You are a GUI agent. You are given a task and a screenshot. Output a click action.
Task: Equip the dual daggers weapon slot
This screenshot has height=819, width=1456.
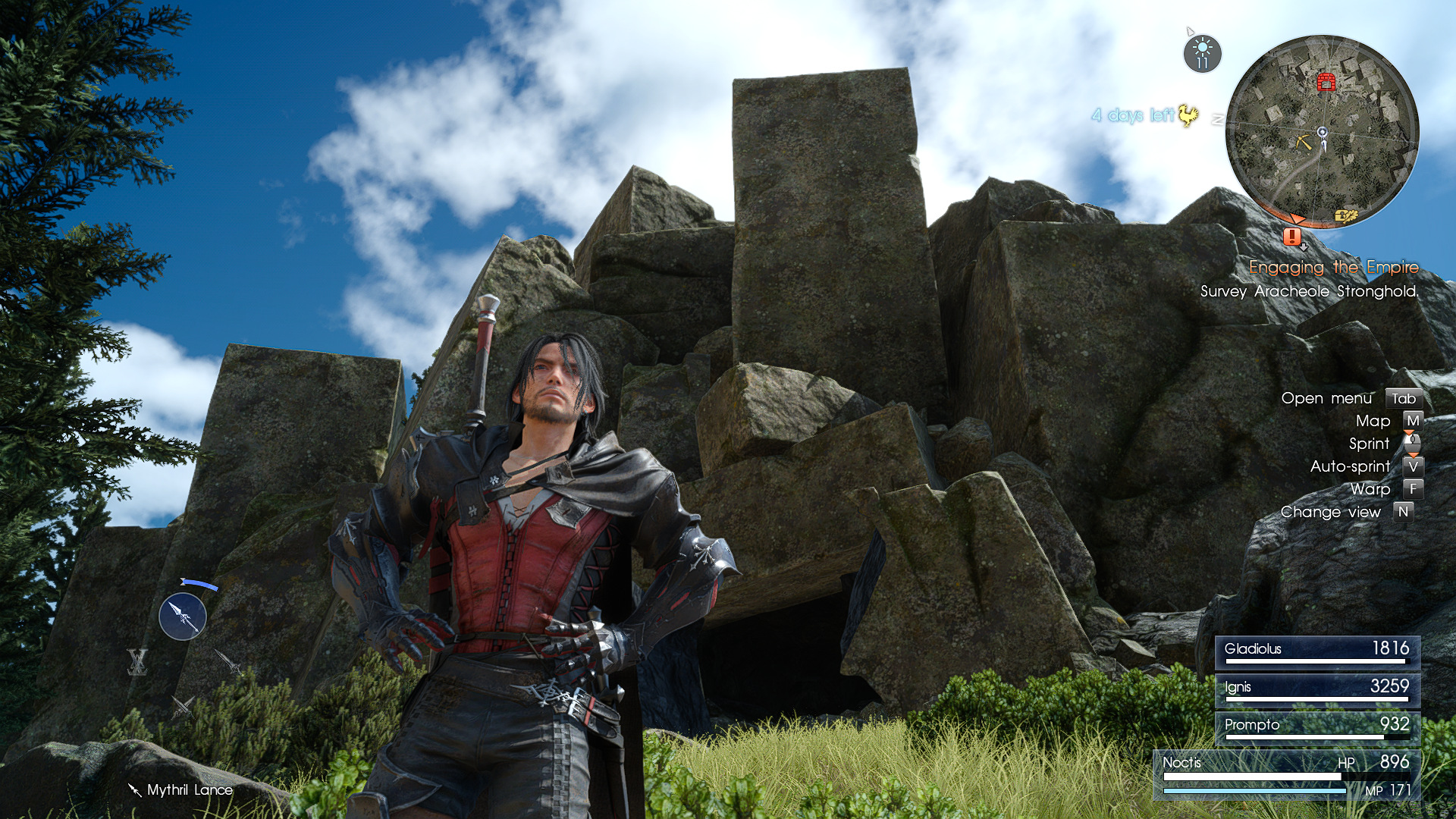(x=183, y=707)
